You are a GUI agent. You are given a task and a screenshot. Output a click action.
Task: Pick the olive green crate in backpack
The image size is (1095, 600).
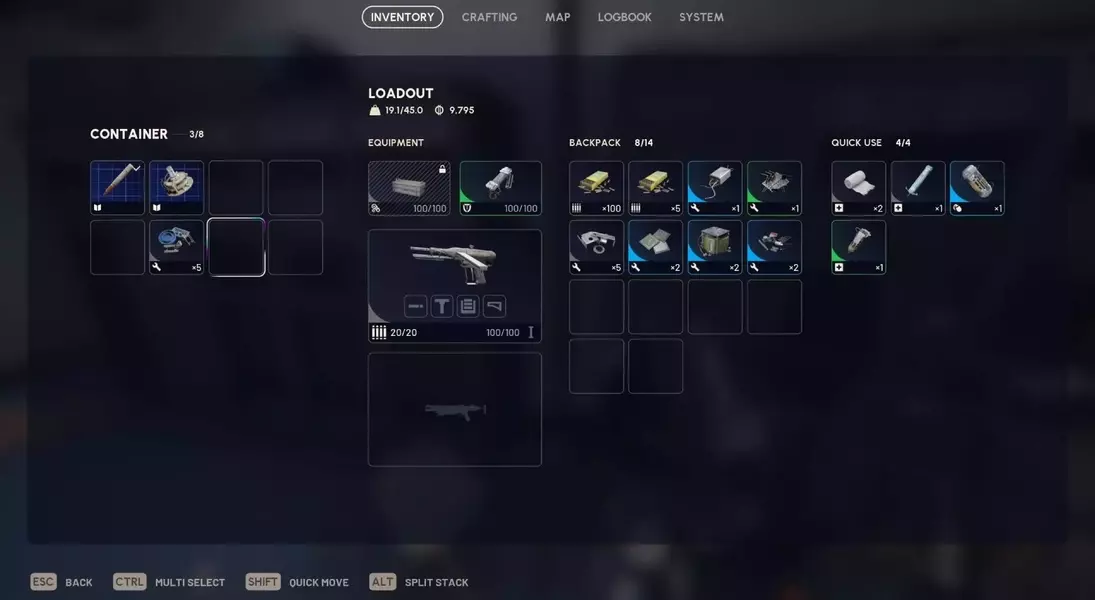714,247
